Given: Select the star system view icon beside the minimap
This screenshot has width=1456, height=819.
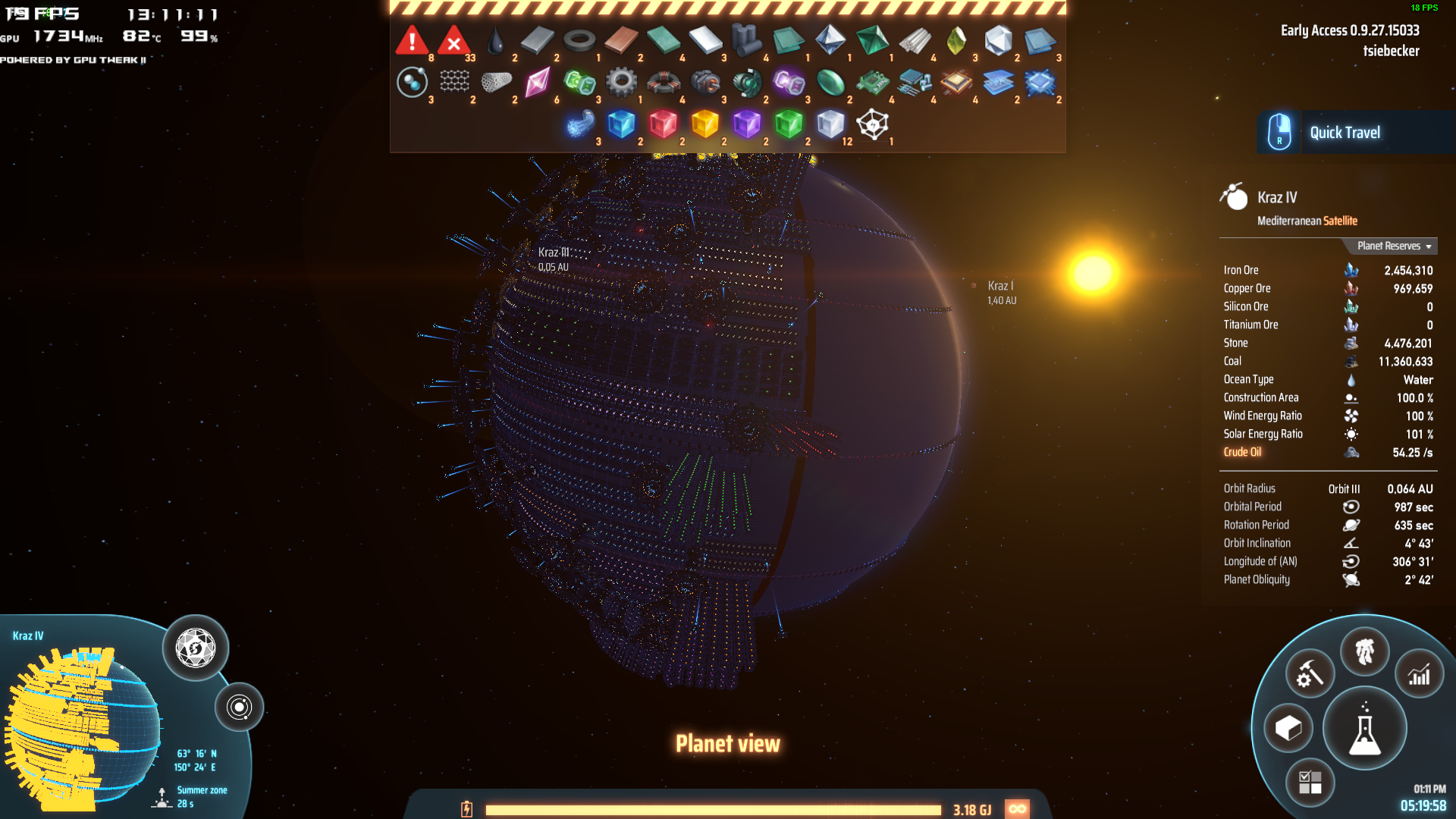Looking at the screenshot, I should 241,707.
